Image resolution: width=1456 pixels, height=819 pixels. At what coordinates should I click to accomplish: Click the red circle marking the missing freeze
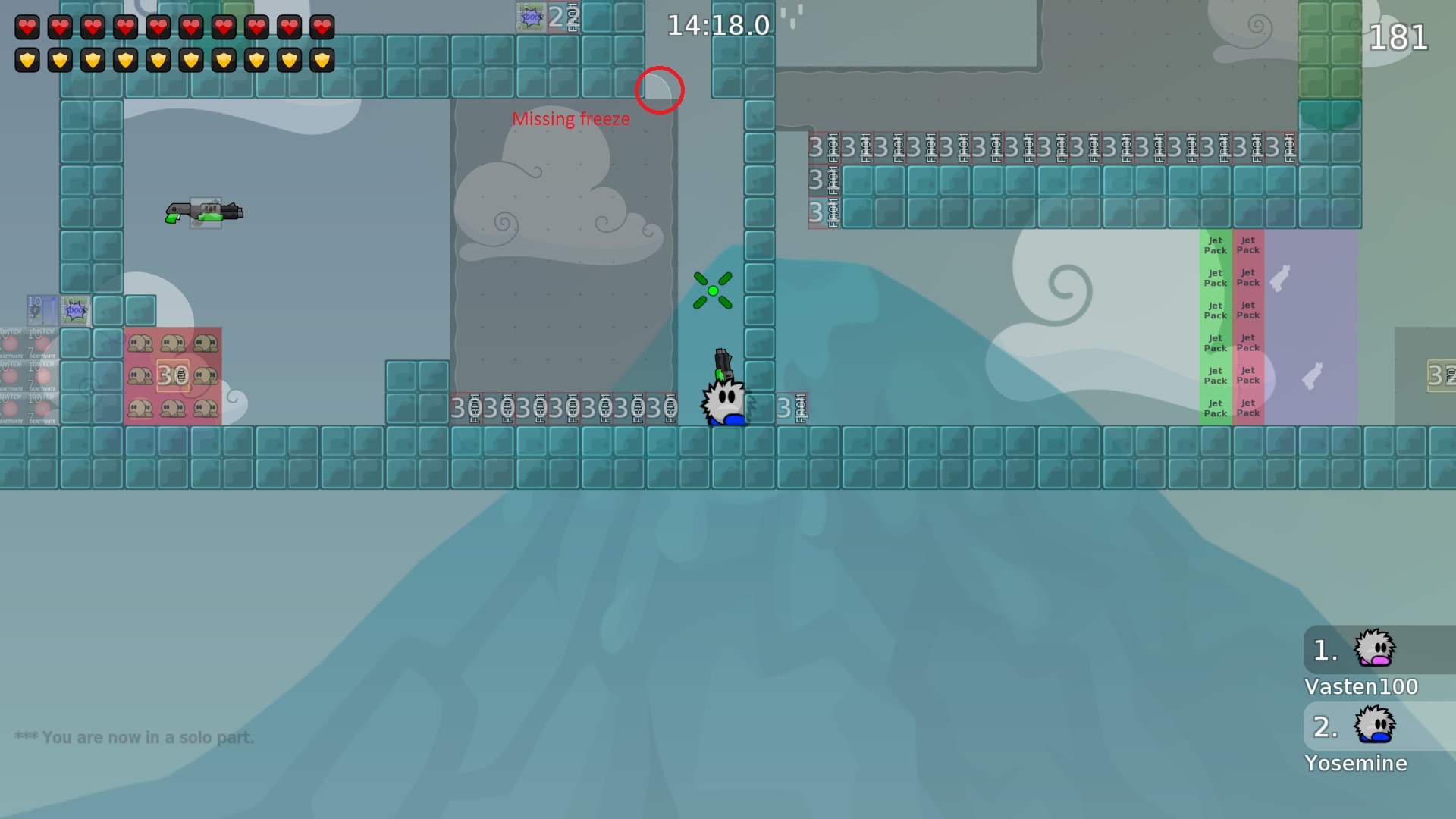659,91
